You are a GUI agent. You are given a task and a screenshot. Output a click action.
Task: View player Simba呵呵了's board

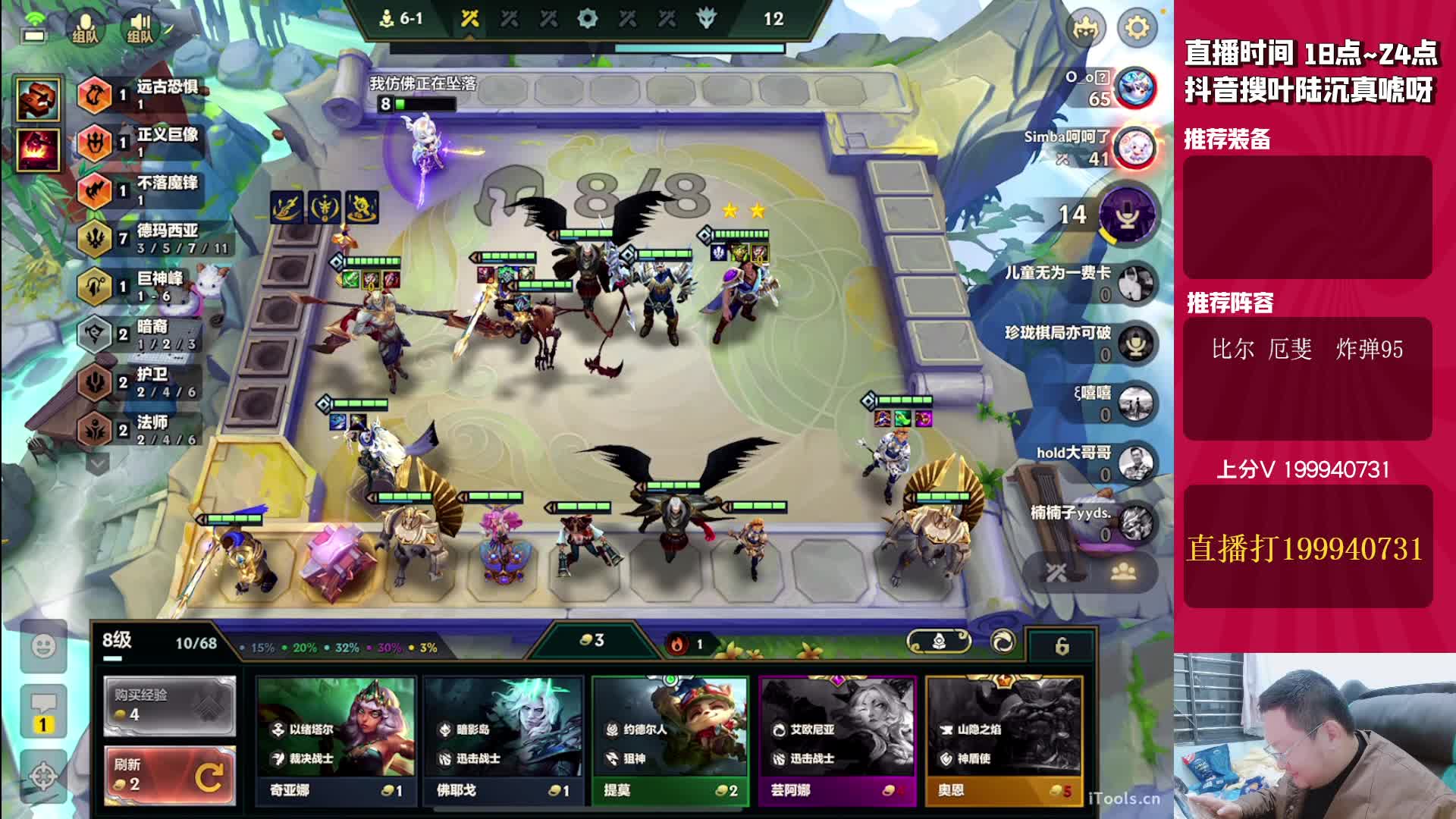pos(1134,147)
